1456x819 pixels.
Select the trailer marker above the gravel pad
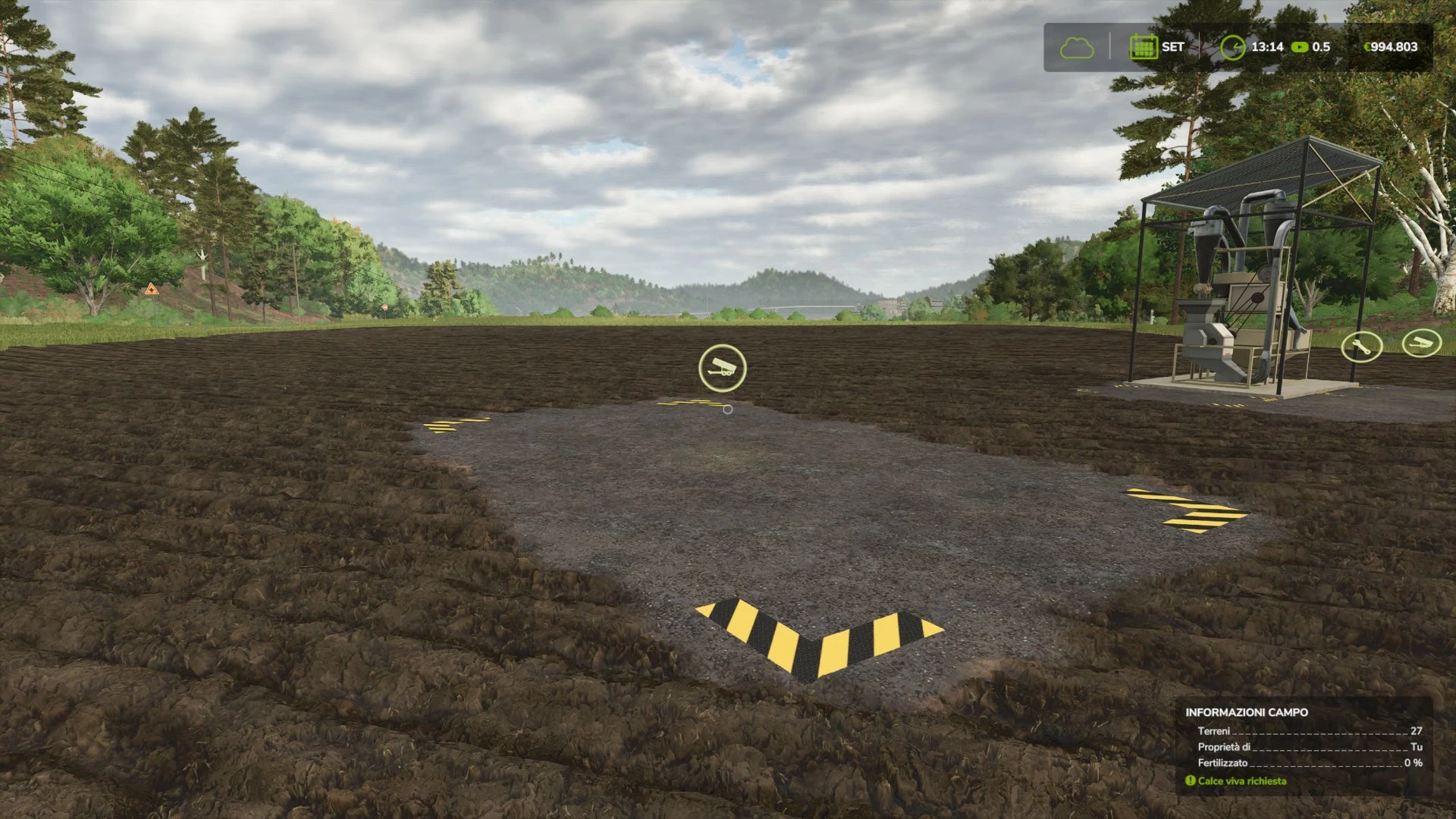tap(722, 368)
